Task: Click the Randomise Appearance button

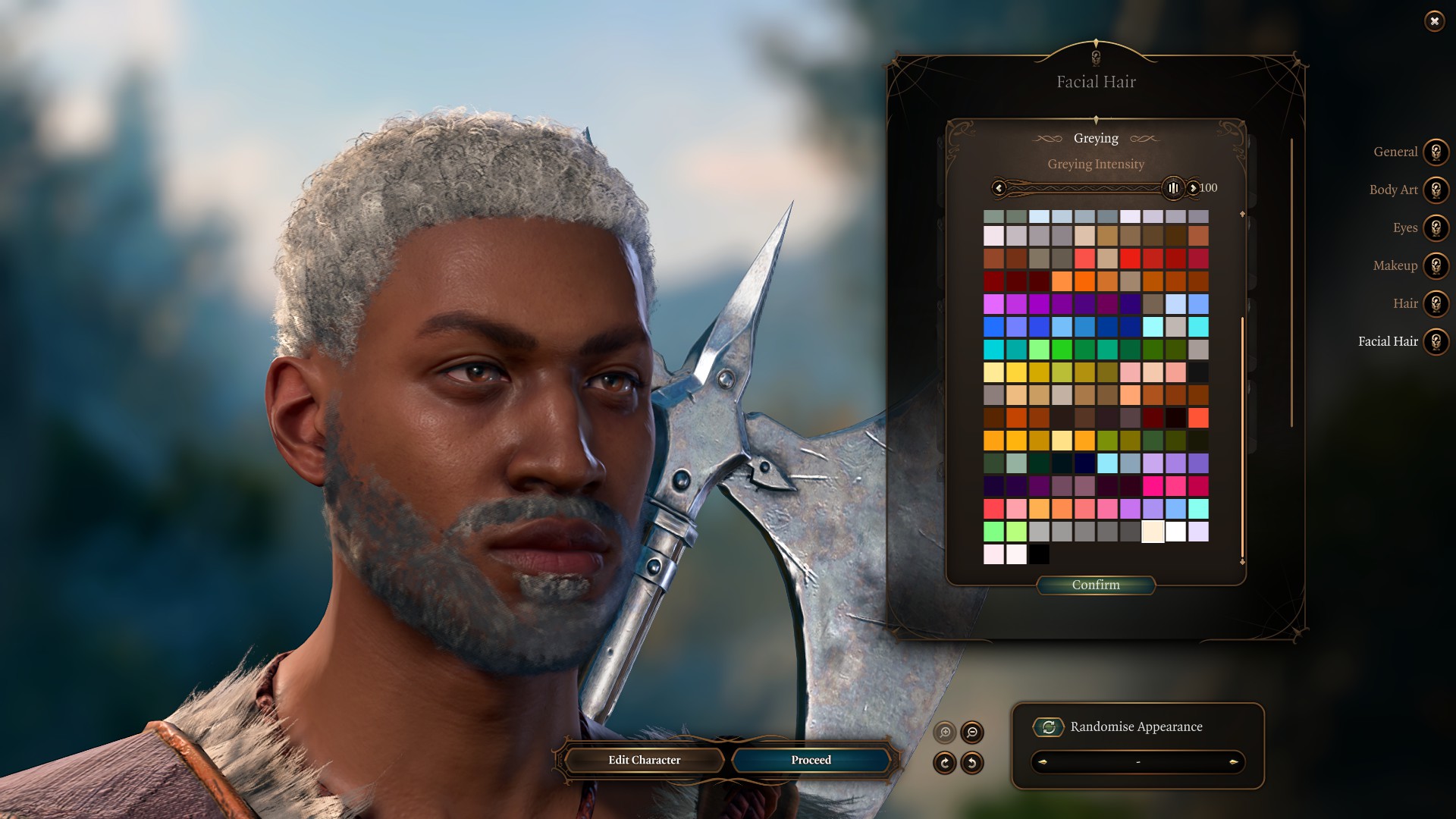Action: click(x=1049, y=727)
